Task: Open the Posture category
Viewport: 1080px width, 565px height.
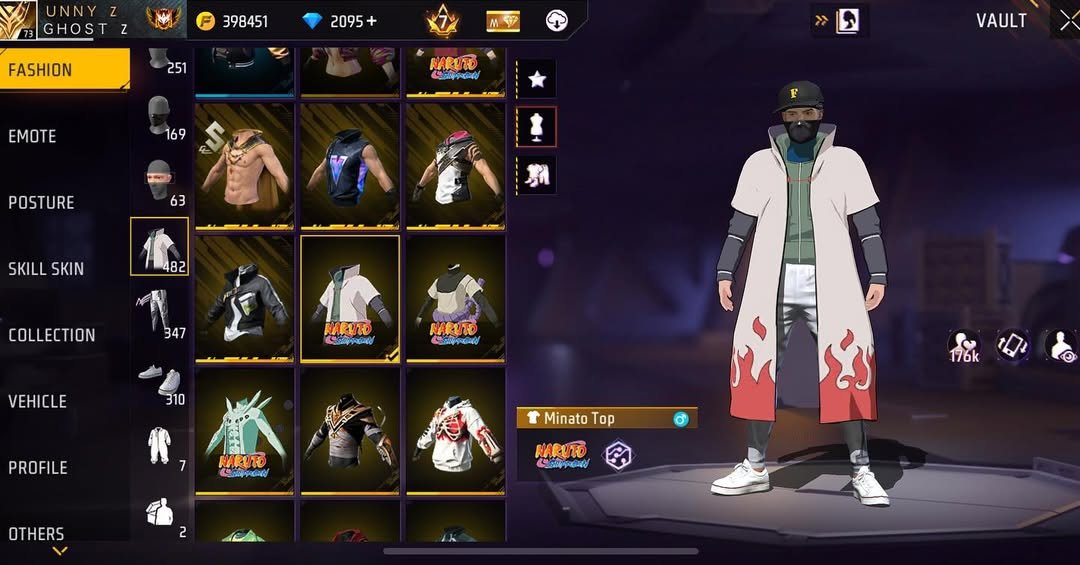Action: click(42, 202)
